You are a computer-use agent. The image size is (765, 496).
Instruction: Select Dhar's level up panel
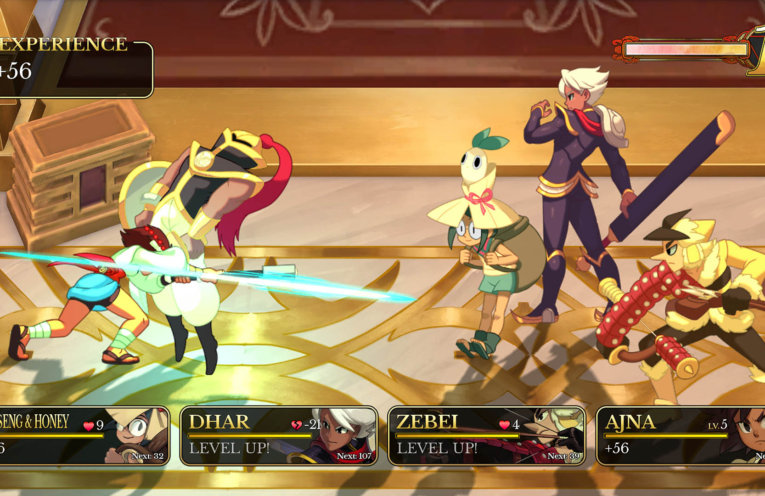[279, 435]
